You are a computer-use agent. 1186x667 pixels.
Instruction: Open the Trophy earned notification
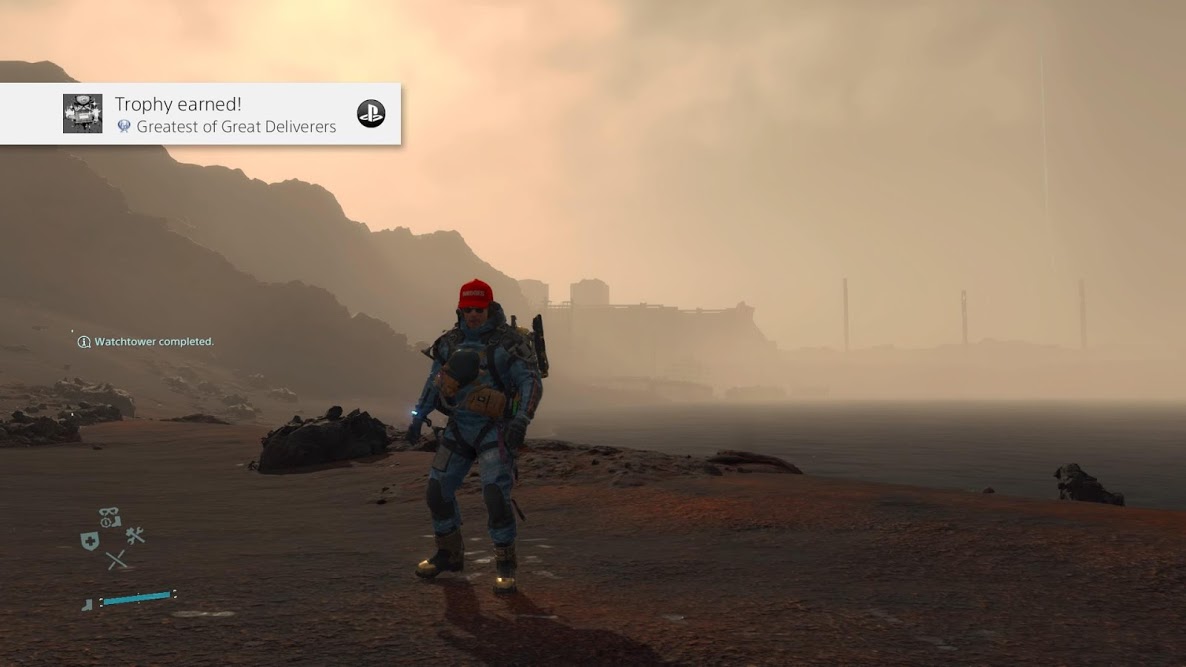(x=225, y=114)
